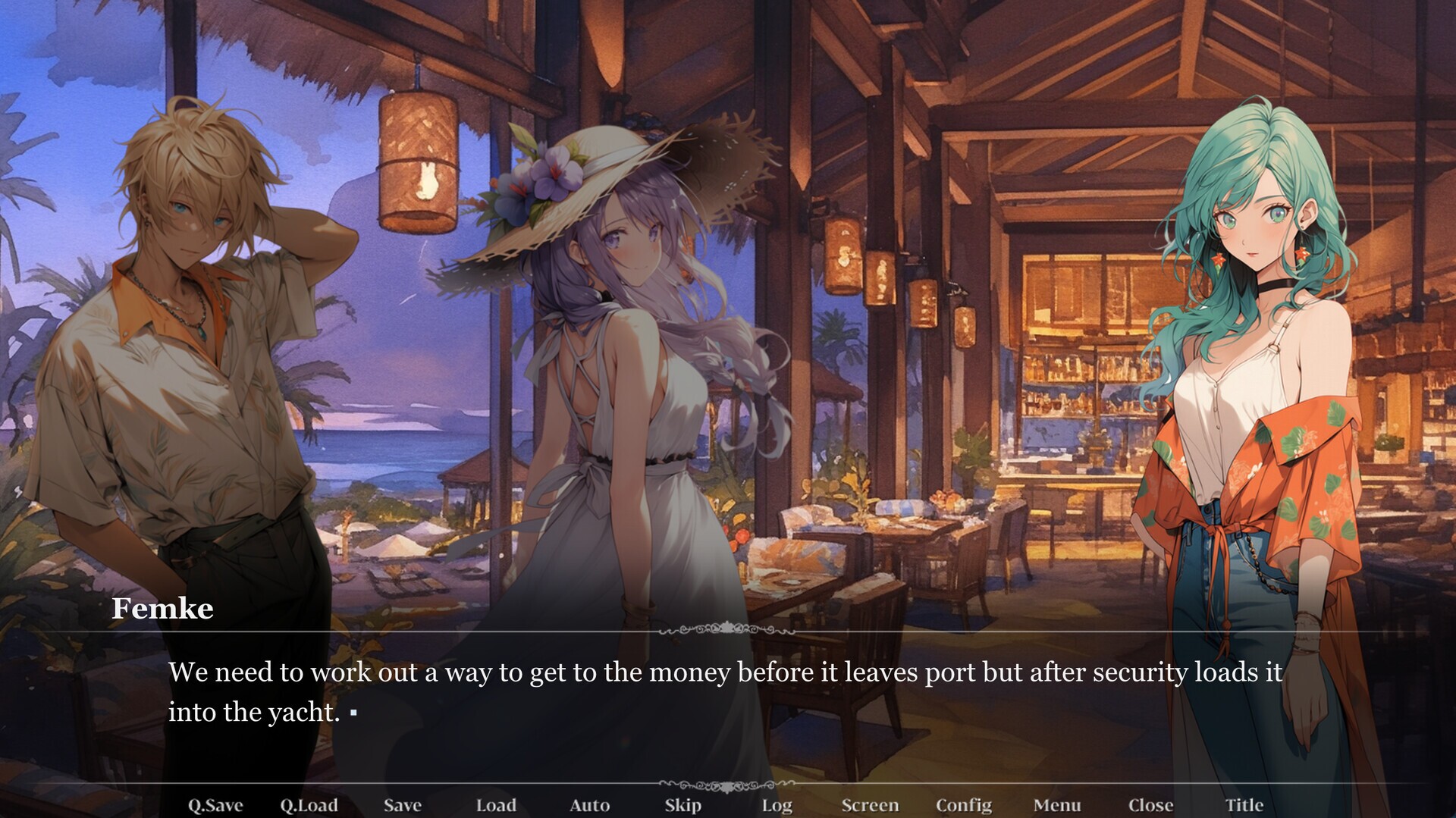Open the Save screen
The image size is (1456, 818).
[403, 805]
